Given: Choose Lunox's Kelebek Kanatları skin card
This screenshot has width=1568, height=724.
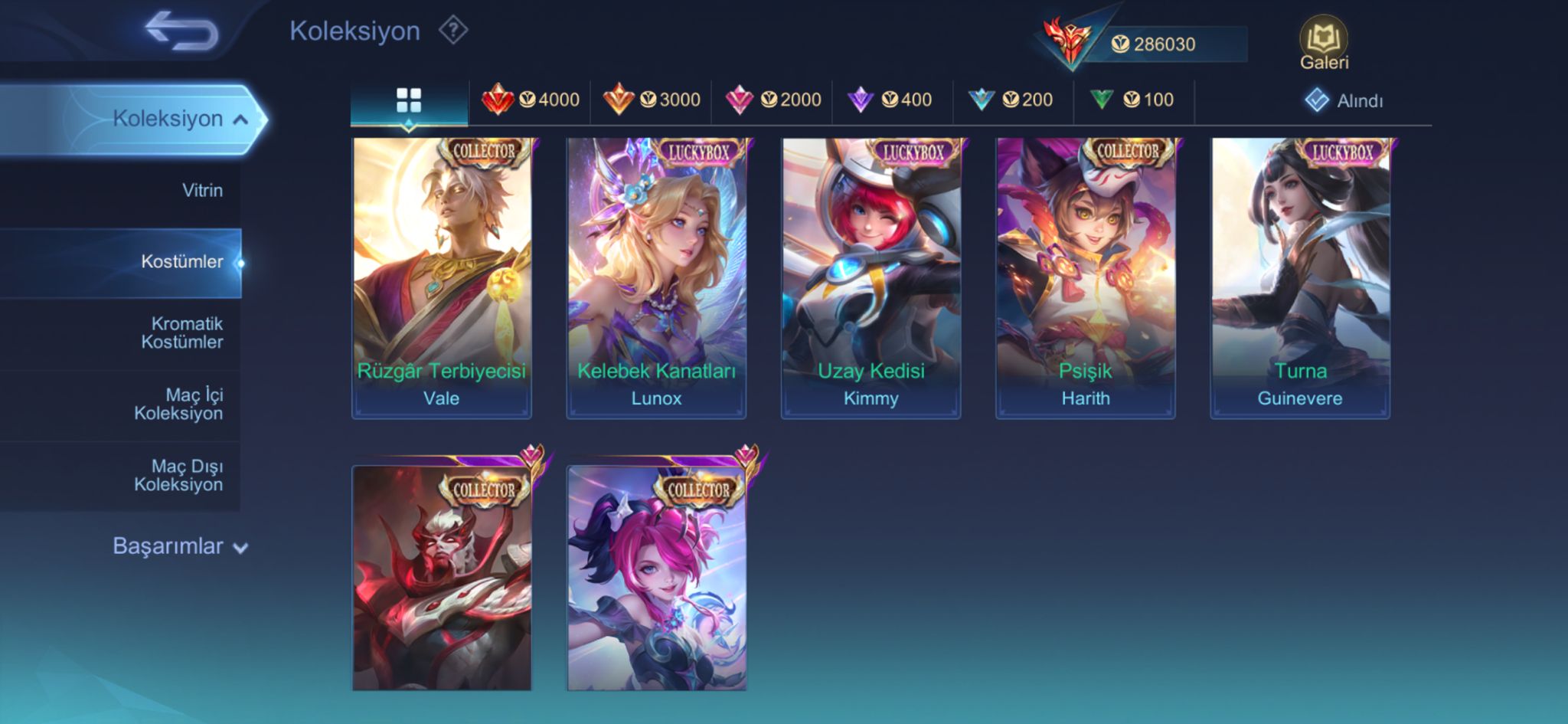Looking at the screenshot, I should [x=656, y=277].
